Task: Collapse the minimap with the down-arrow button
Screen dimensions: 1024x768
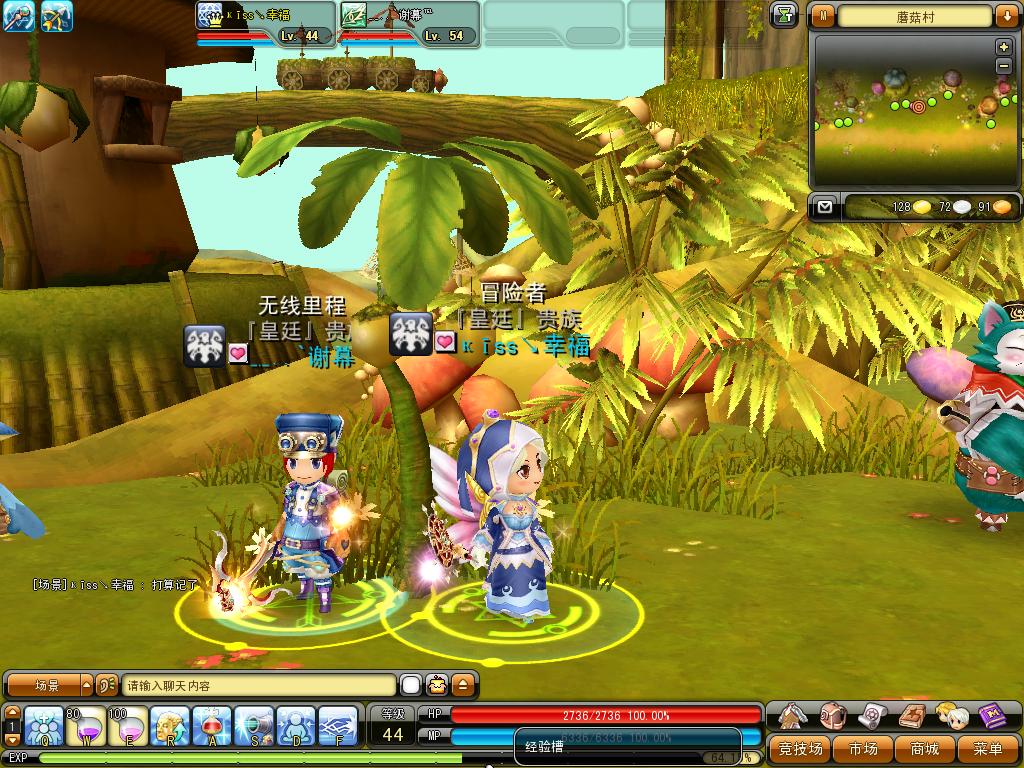Action: pos(1005,16)
